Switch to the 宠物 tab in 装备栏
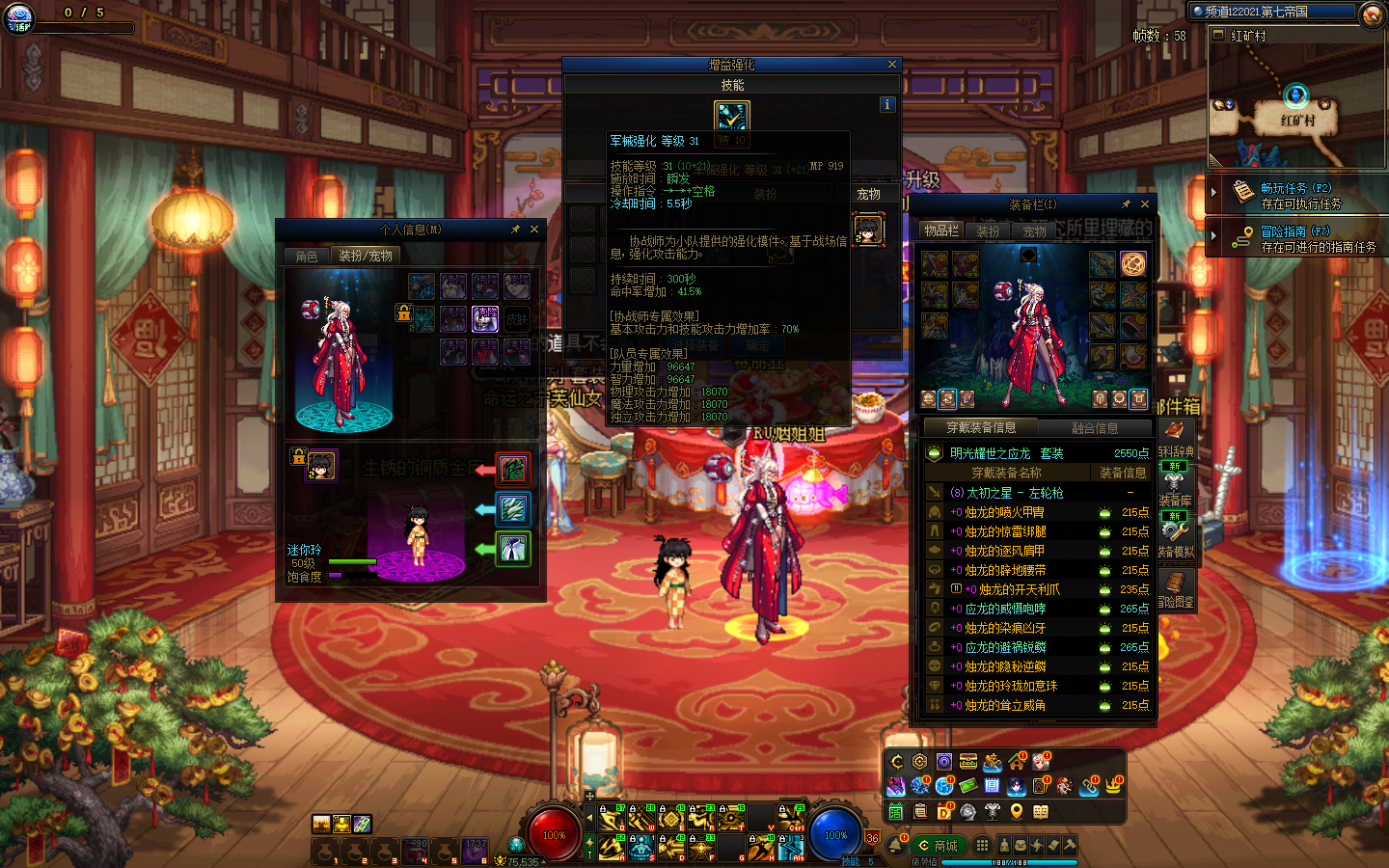This screenshot has height=868, width=1389. click(1034, 231)
